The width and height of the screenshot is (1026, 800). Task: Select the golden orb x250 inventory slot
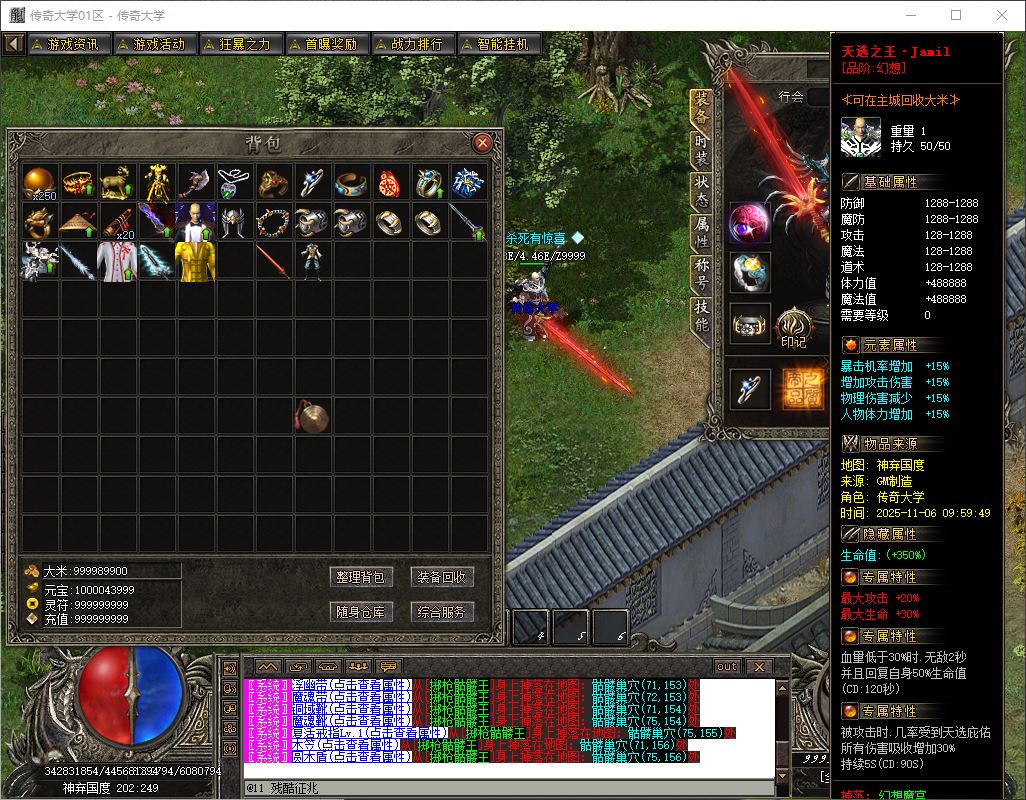click(x=41, y=182)
